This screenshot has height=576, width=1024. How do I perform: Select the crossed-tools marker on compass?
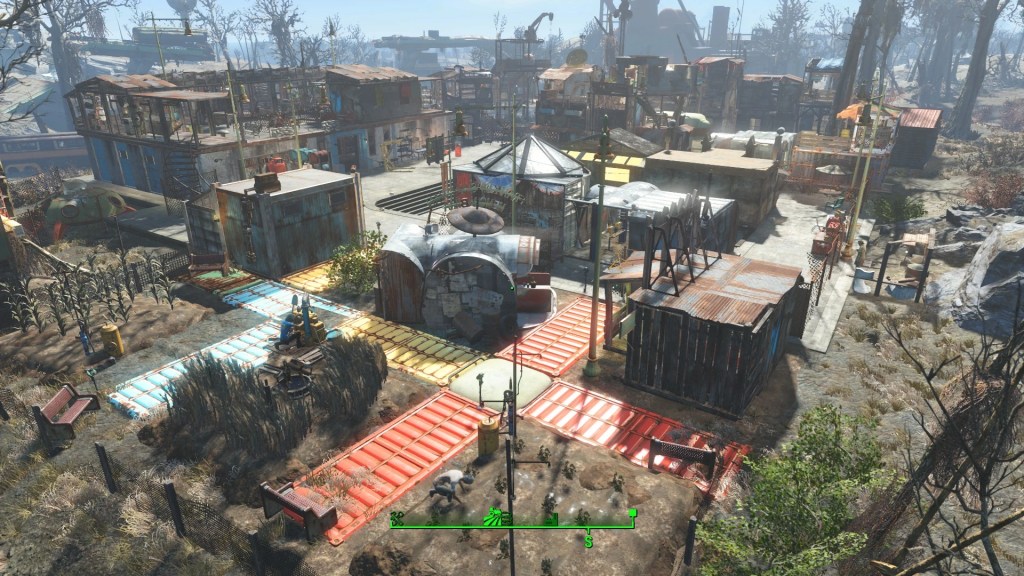[396, 517]
